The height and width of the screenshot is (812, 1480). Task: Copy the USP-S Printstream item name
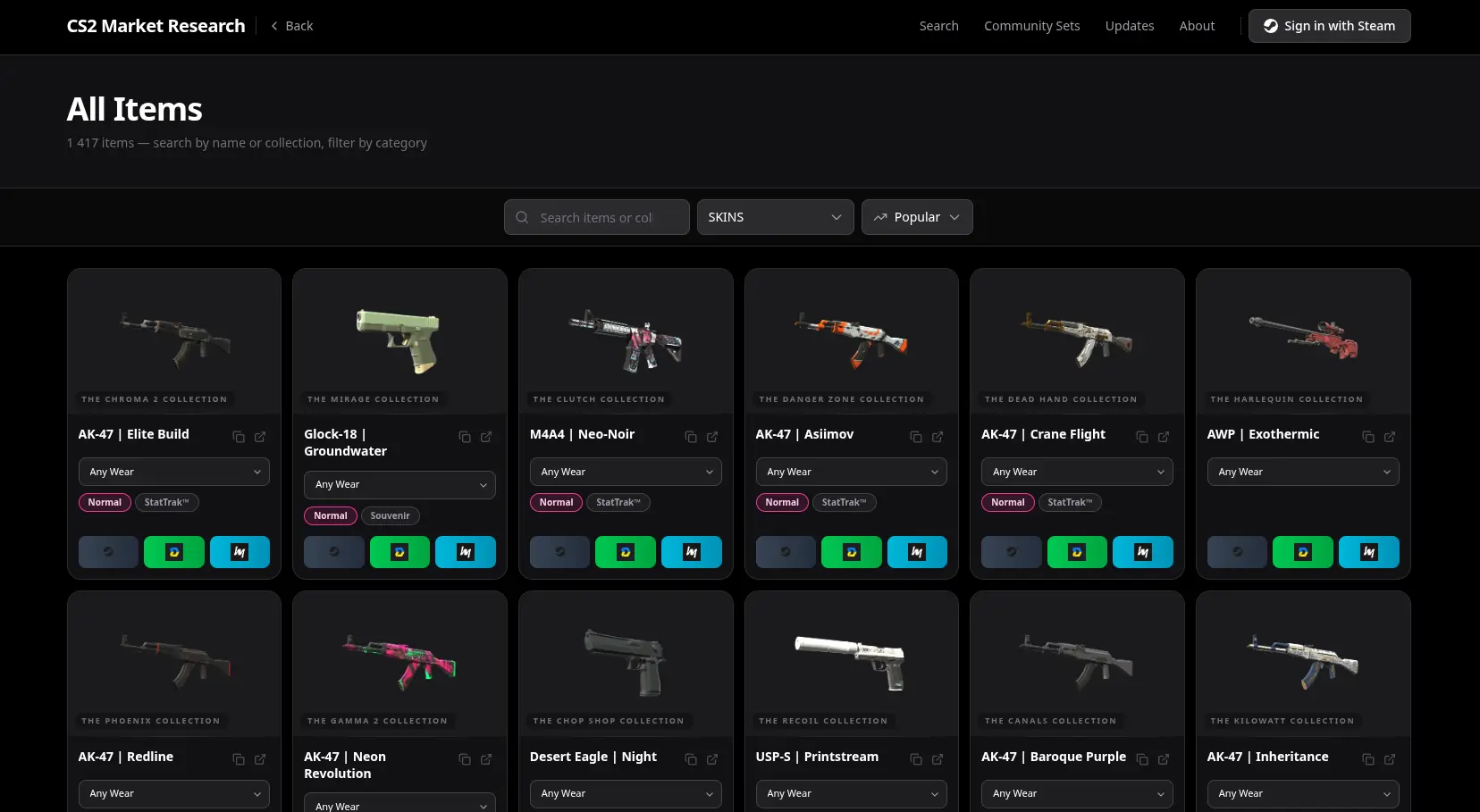915,759
